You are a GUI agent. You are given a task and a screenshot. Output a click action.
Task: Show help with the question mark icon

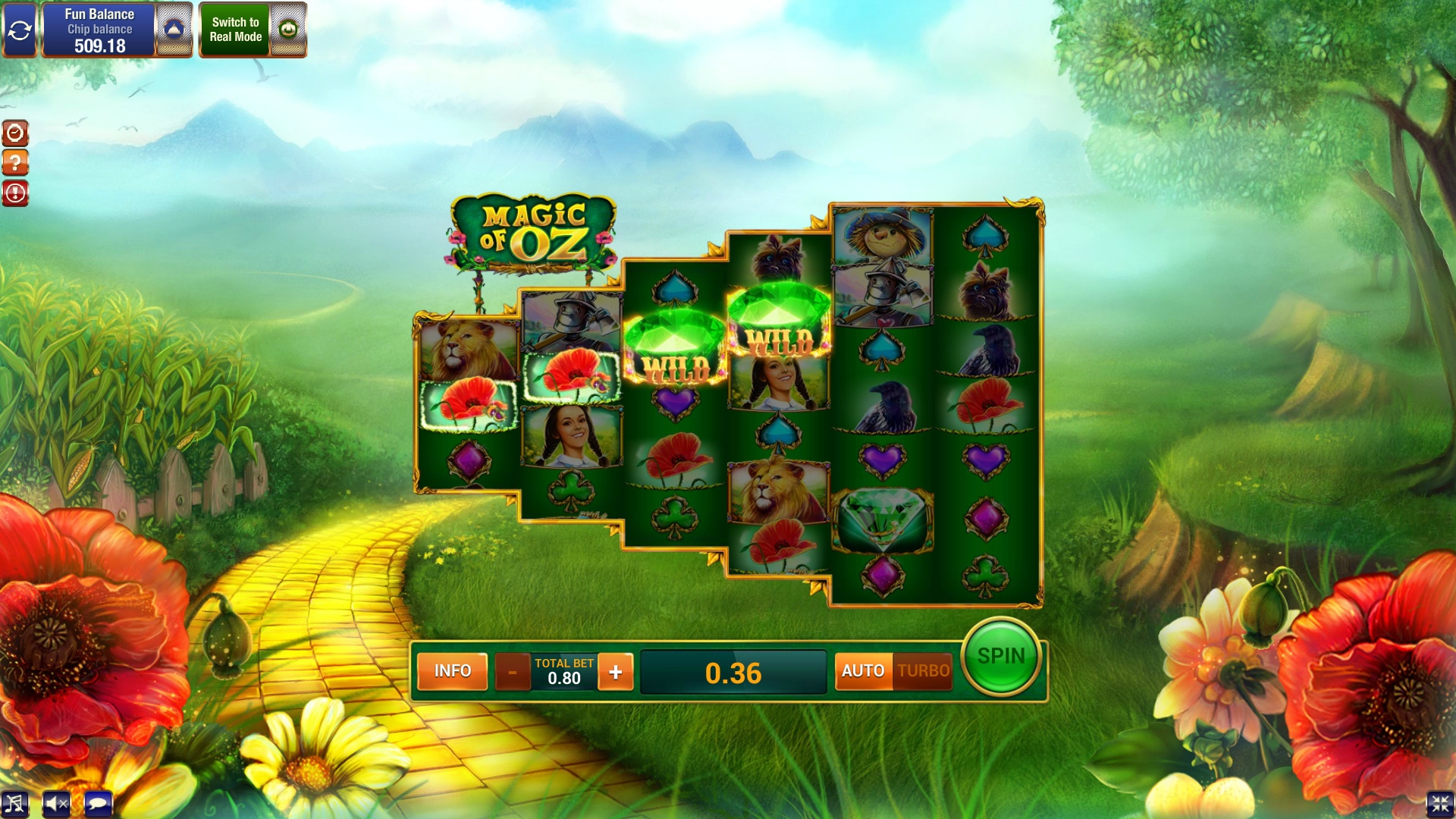[x=15, y=163]
